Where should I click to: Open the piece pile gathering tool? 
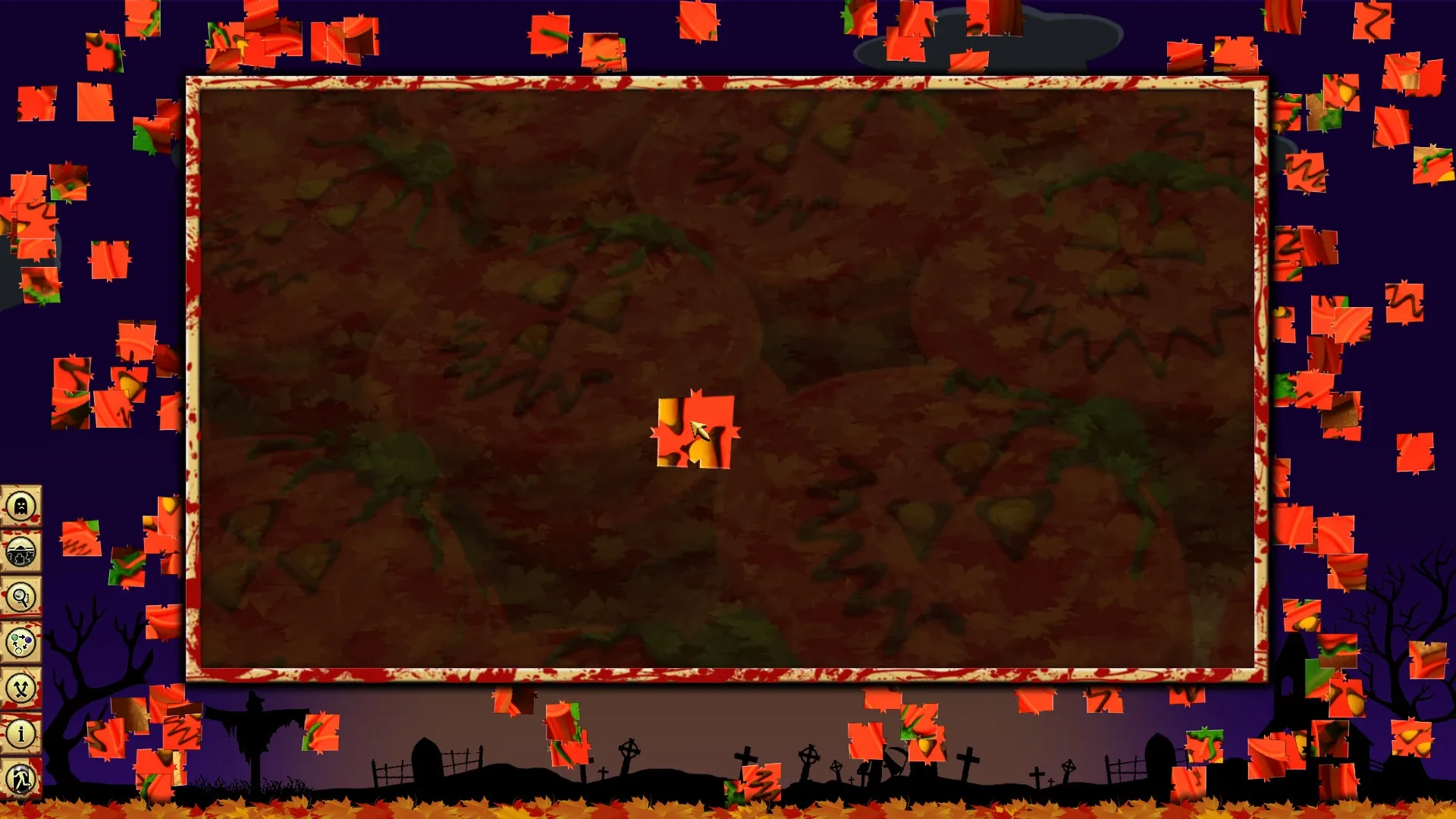(x=20, y=553)
